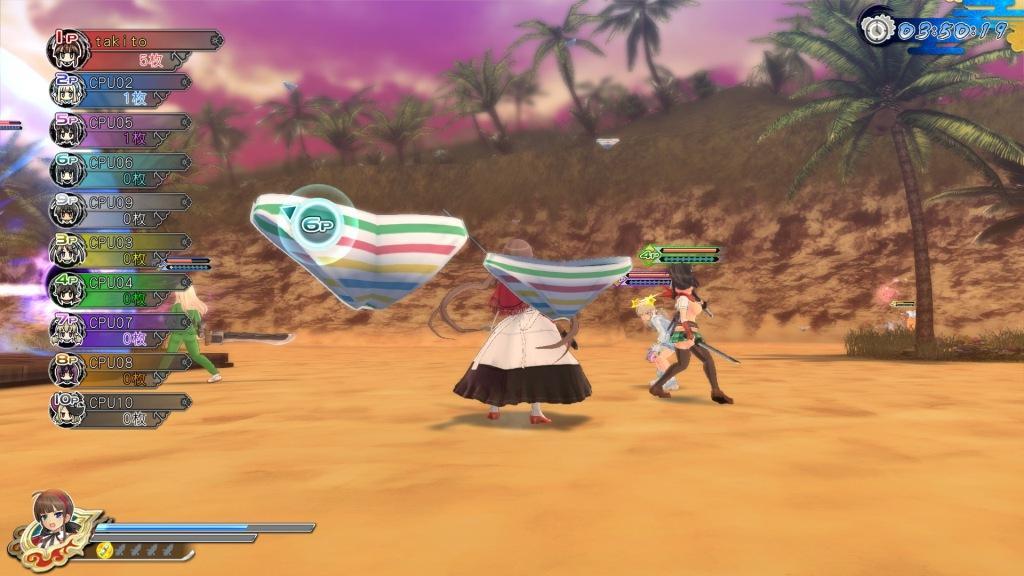This screenshot has height=576, width=1024.
Task: Click the CPU08 player row
Action: [122, 369]
